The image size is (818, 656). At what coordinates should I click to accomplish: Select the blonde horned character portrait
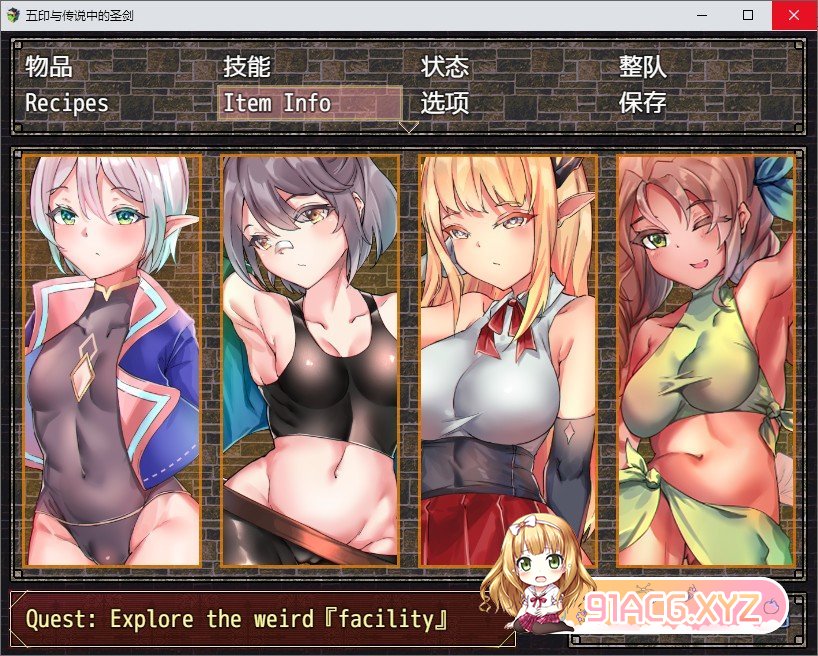point(508,360)
